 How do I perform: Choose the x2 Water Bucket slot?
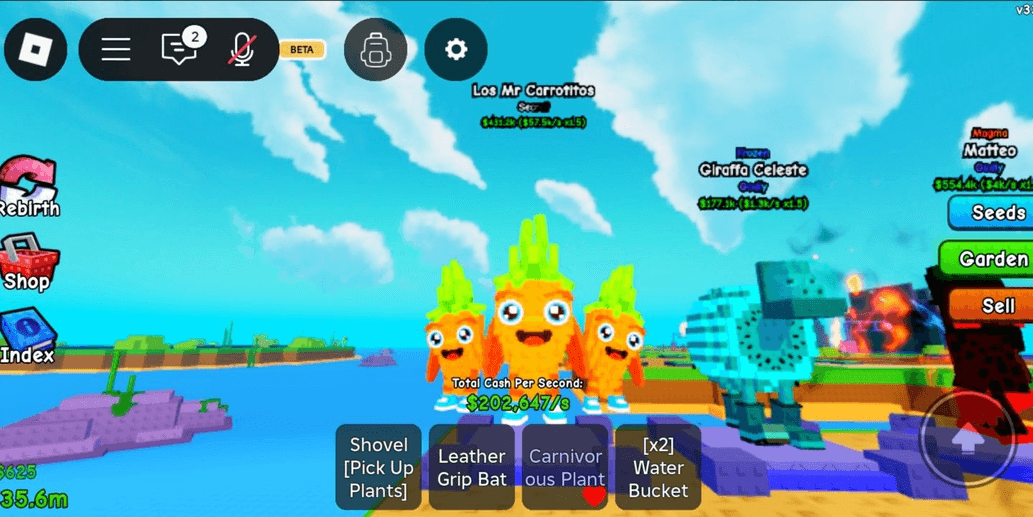(x=658, y=467)
